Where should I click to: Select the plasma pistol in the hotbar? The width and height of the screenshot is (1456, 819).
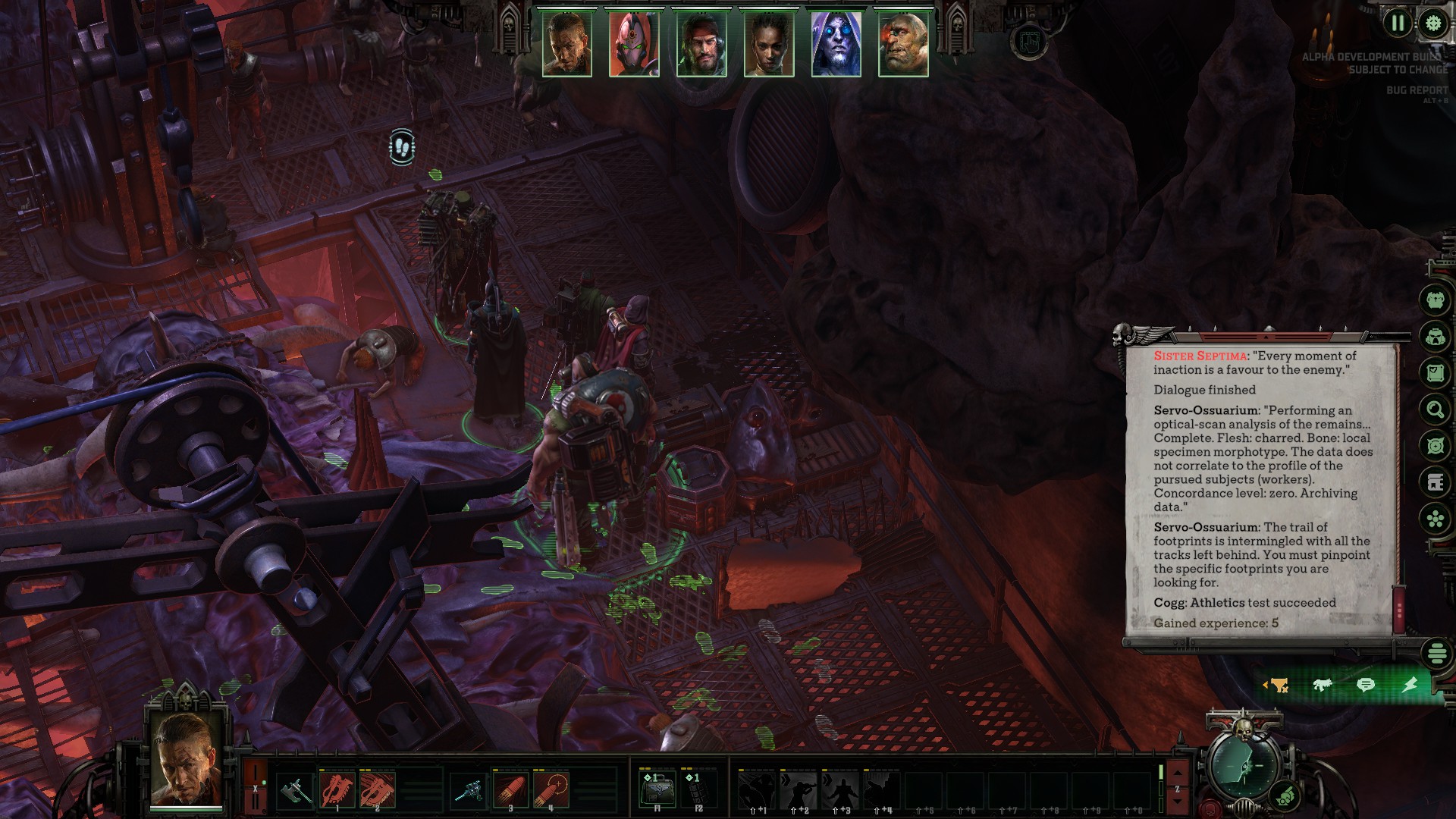[x=473, y=791]
